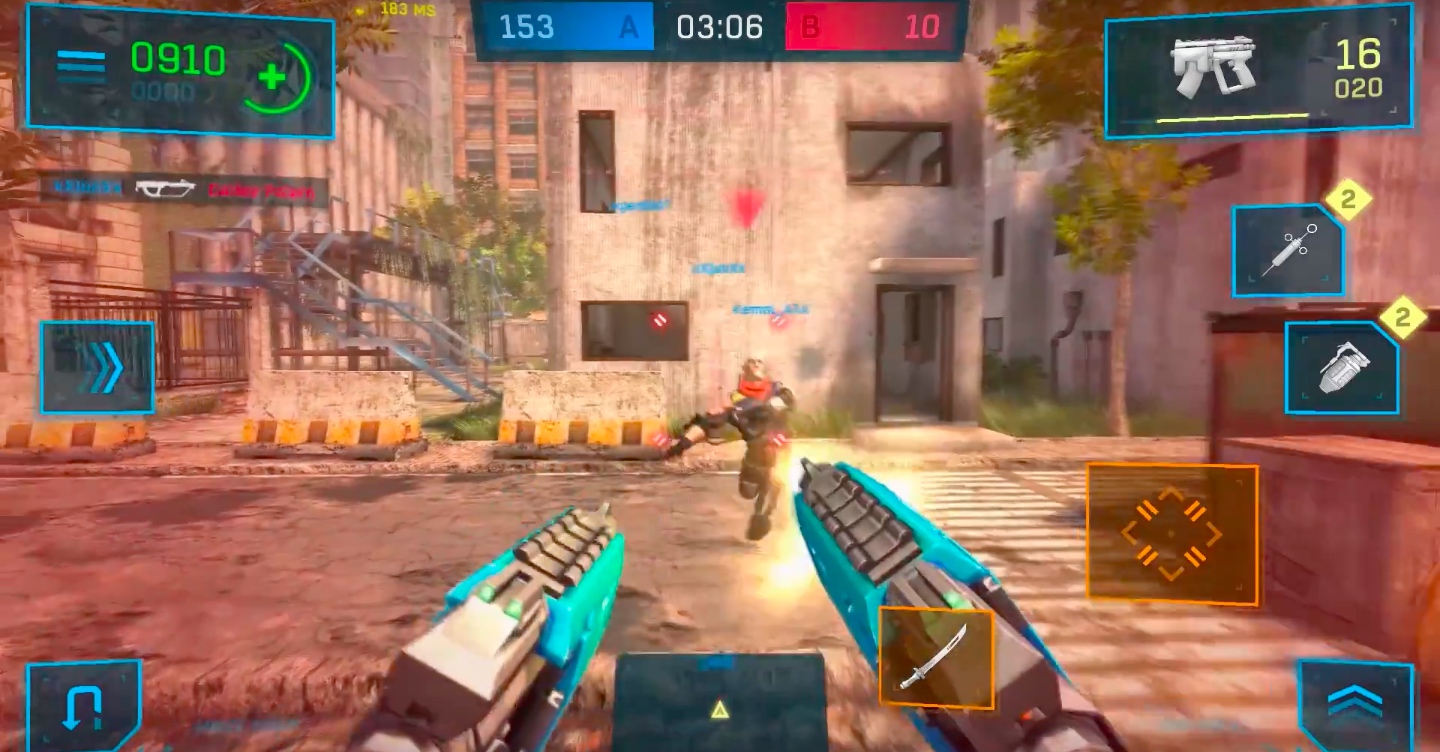Switch to the katana melee weapon
Screen dimensions: 1440x752
click(935, 658)
